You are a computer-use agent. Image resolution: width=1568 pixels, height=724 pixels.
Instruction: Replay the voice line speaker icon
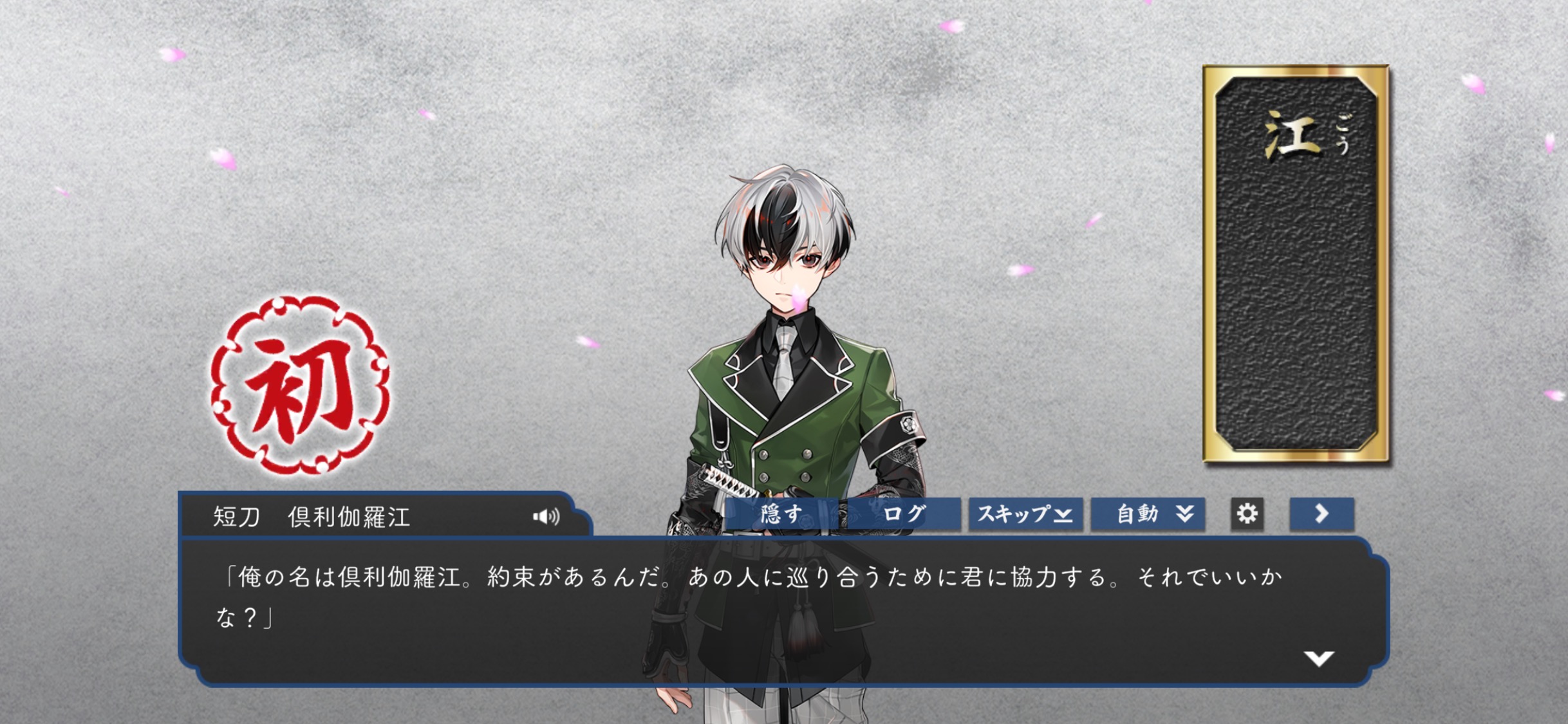pyautogui.click(x=546, y=516)
